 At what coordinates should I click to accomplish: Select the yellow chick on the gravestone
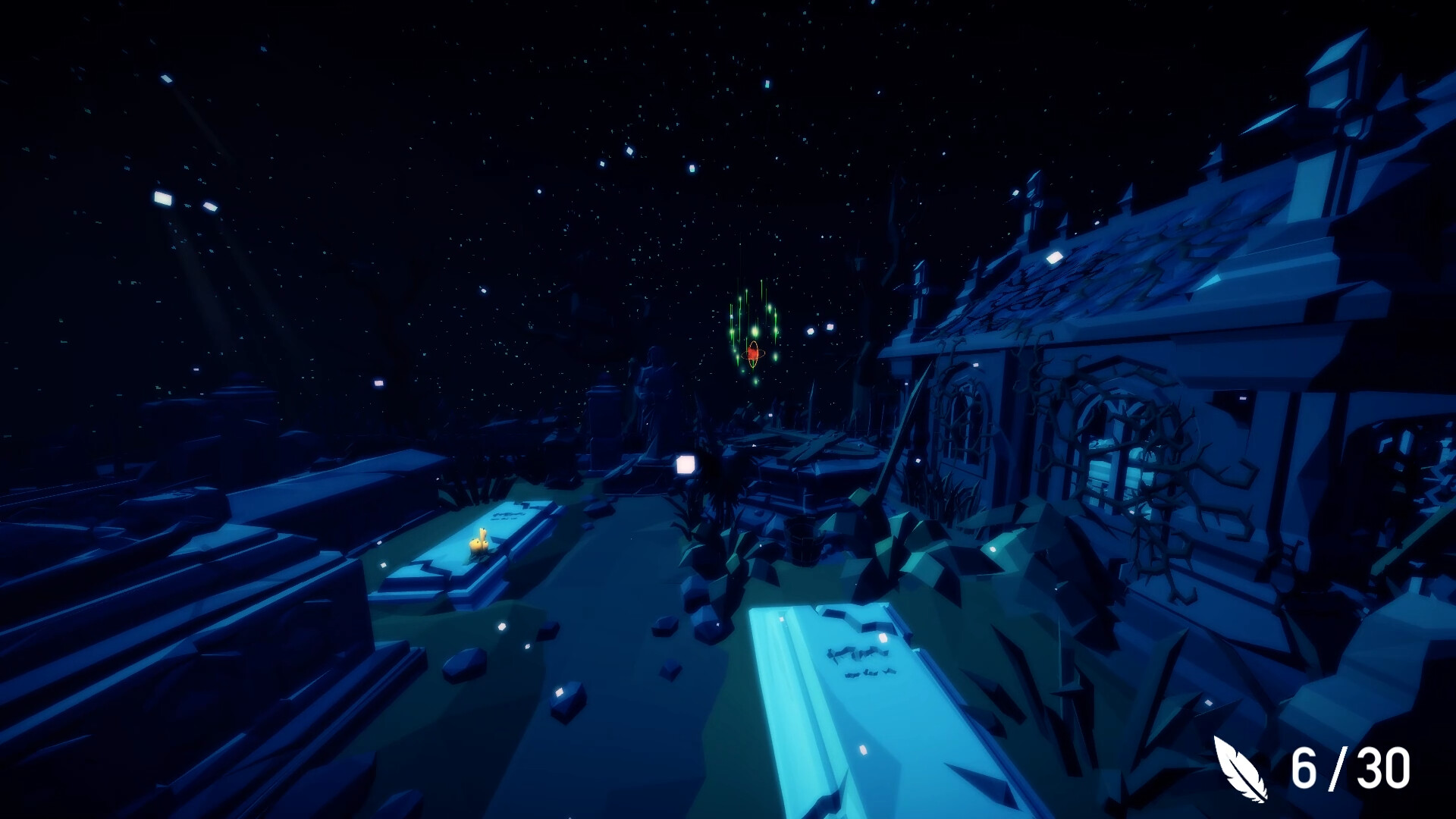pos(478,542)
